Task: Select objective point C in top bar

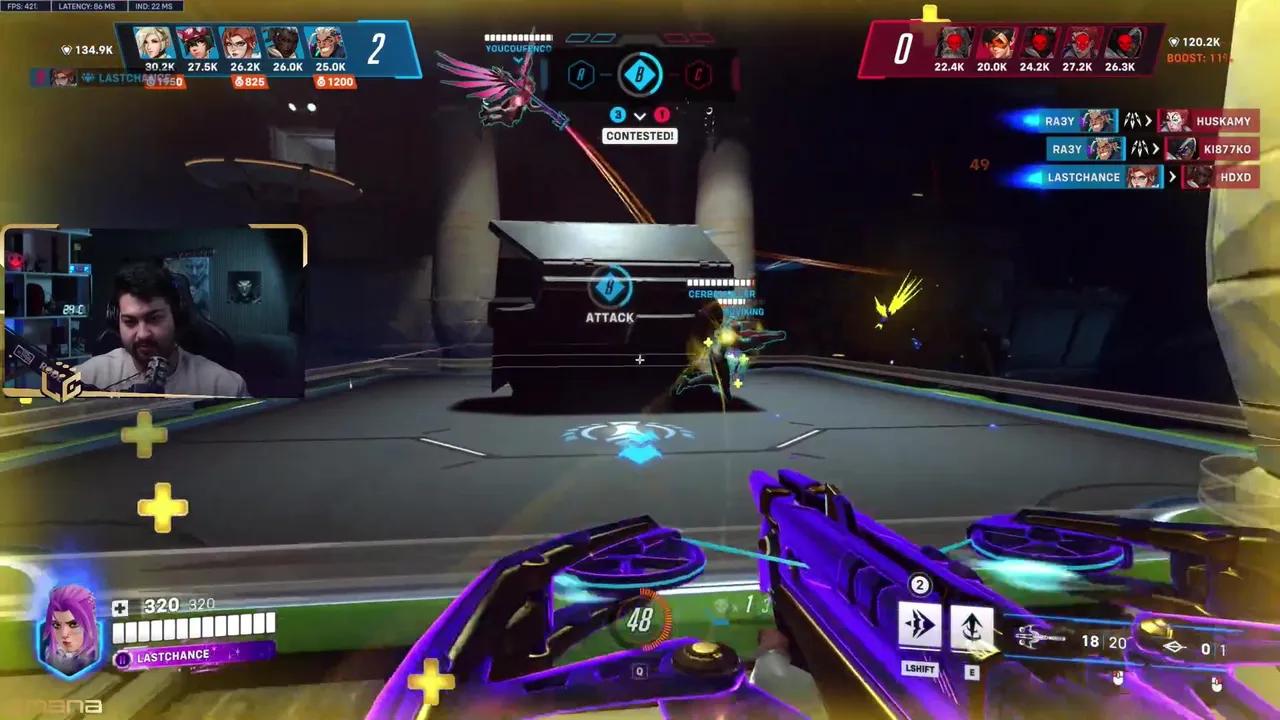Action: [x=699, y=75]
